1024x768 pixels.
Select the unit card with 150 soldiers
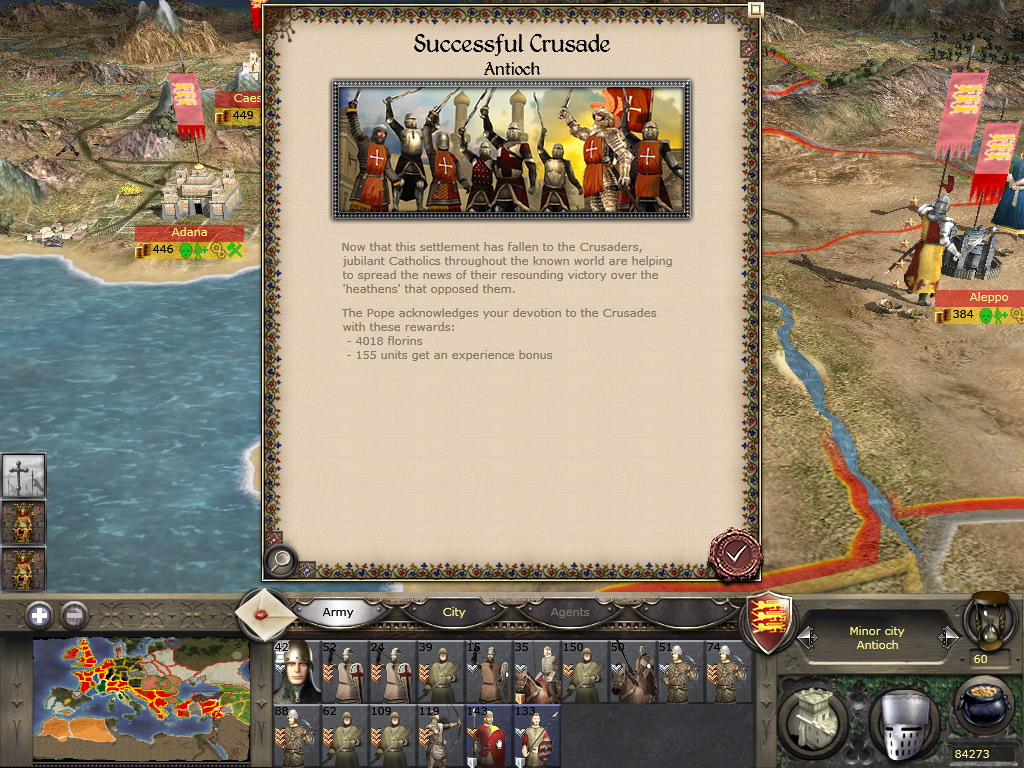(585, 672)
